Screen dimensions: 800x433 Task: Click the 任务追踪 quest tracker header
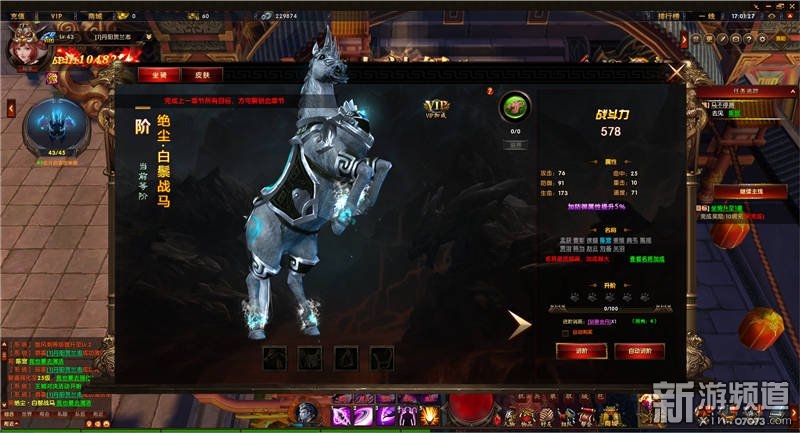pyautogui.click(x=743, y=92)
